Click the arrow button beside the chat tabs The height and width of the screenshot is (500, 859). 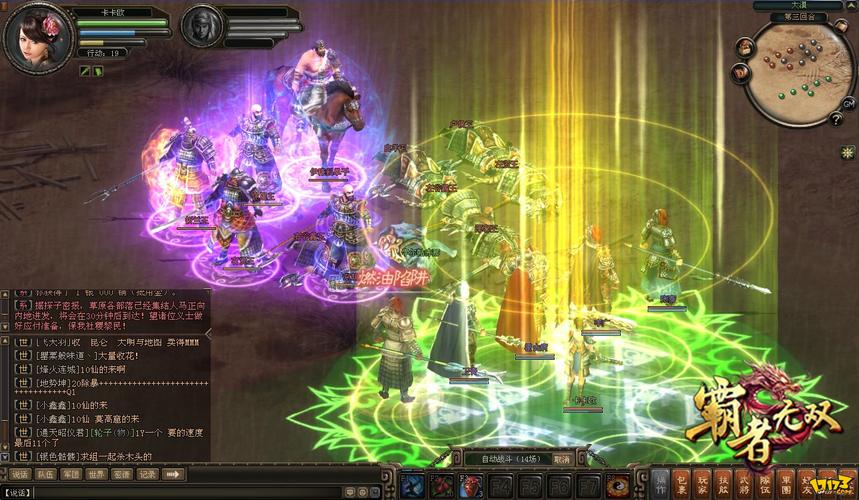pos(172,474)
